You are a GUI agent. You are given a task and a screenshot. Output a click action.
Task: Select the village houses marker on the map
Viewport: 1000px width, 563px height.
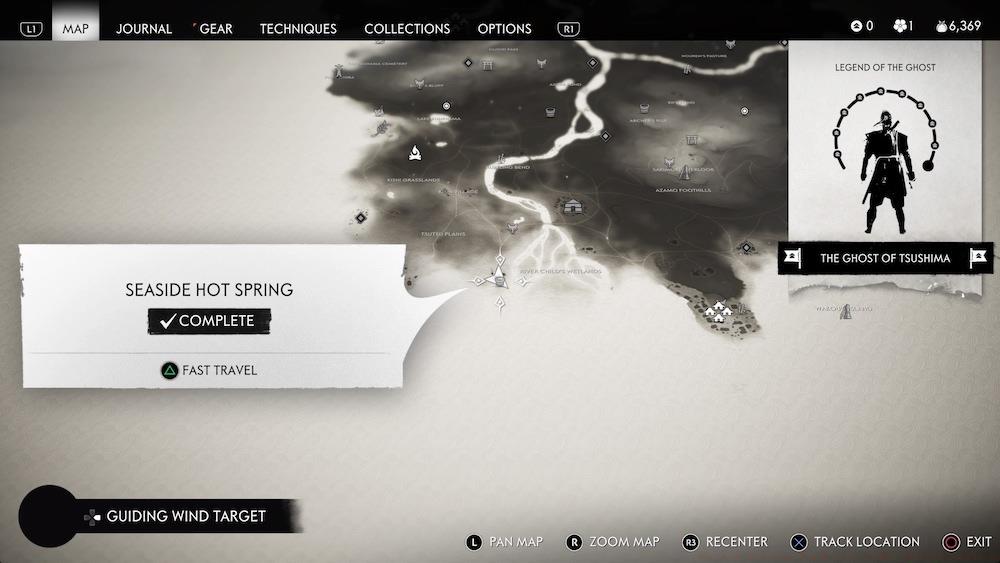click(717, 311)
